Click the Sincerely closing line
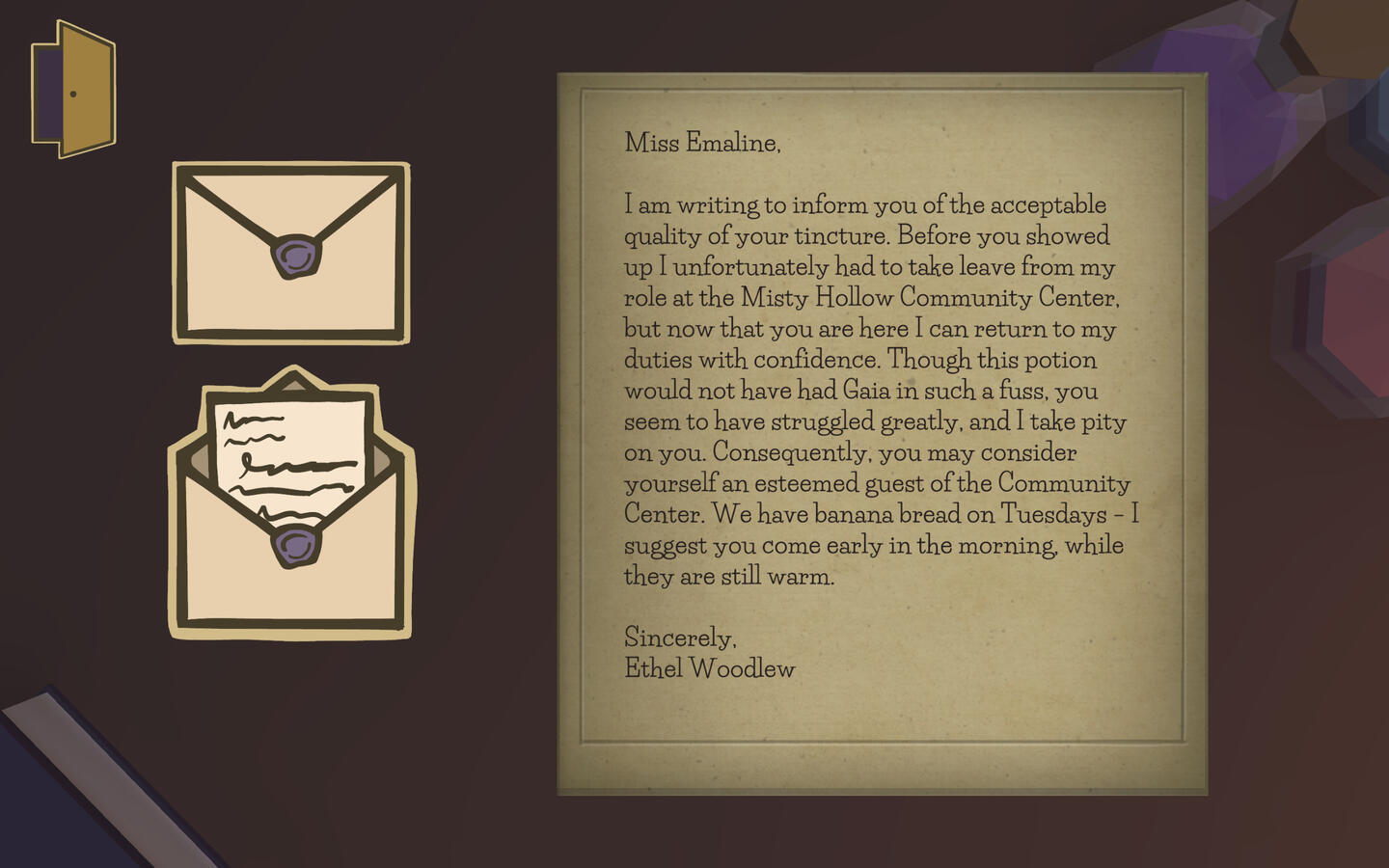 (x=681, y=637)
